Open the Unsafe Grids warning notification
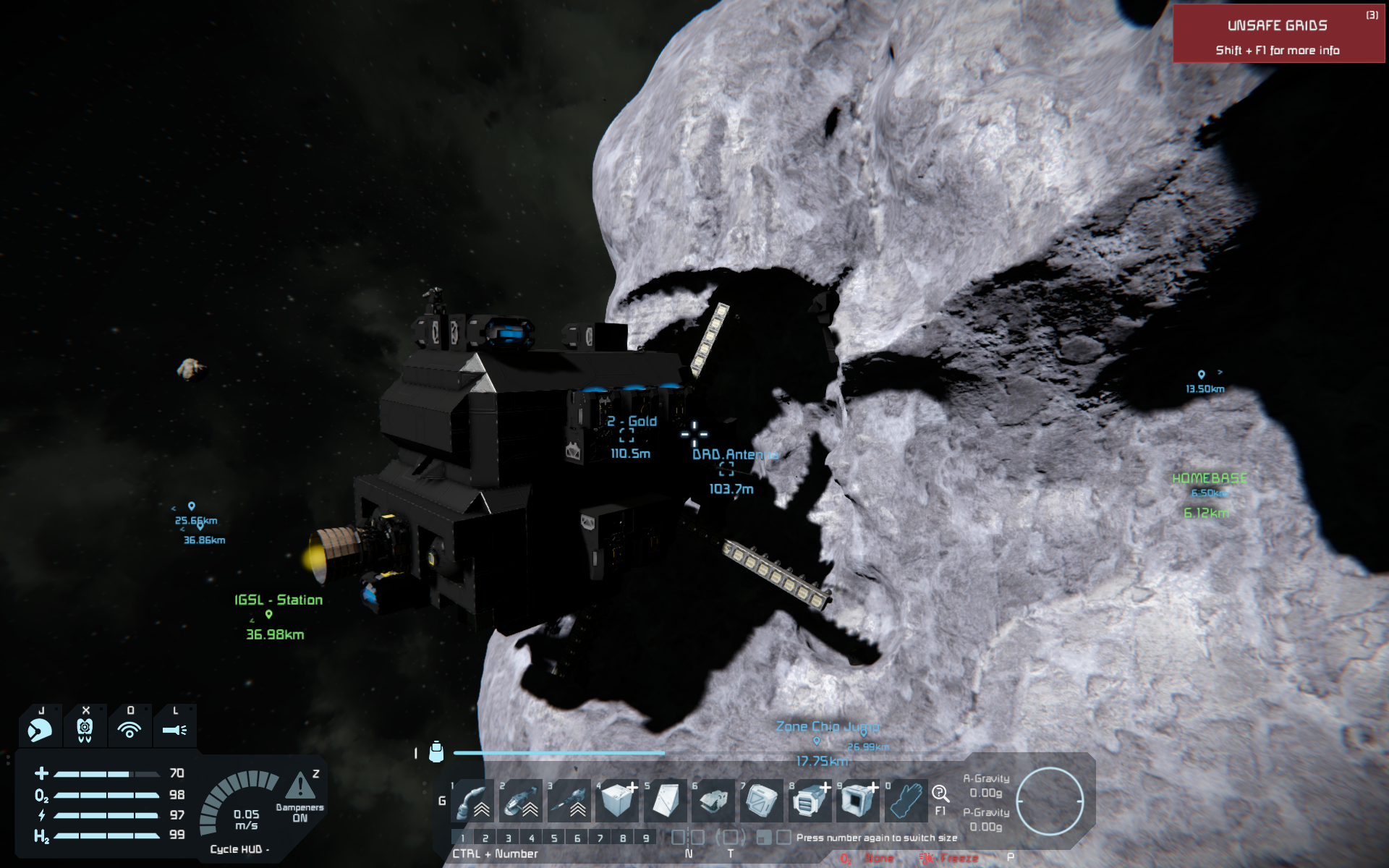Viewport: 1389px width, 868px height. pyautogui.click(x=1278, y=34)
